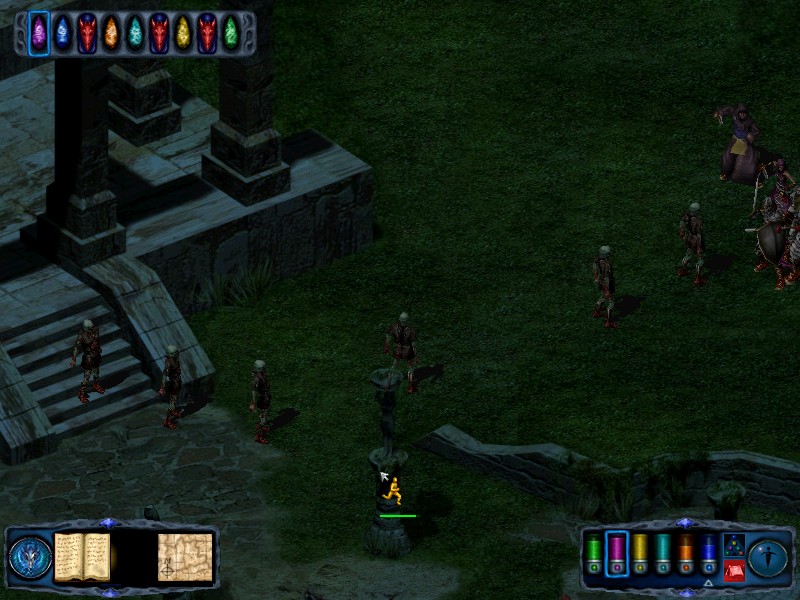Click the blue dragon emblem medallion
Image resolution: width=800 pixels, height=600 pixels.
(x=30, y=557)
